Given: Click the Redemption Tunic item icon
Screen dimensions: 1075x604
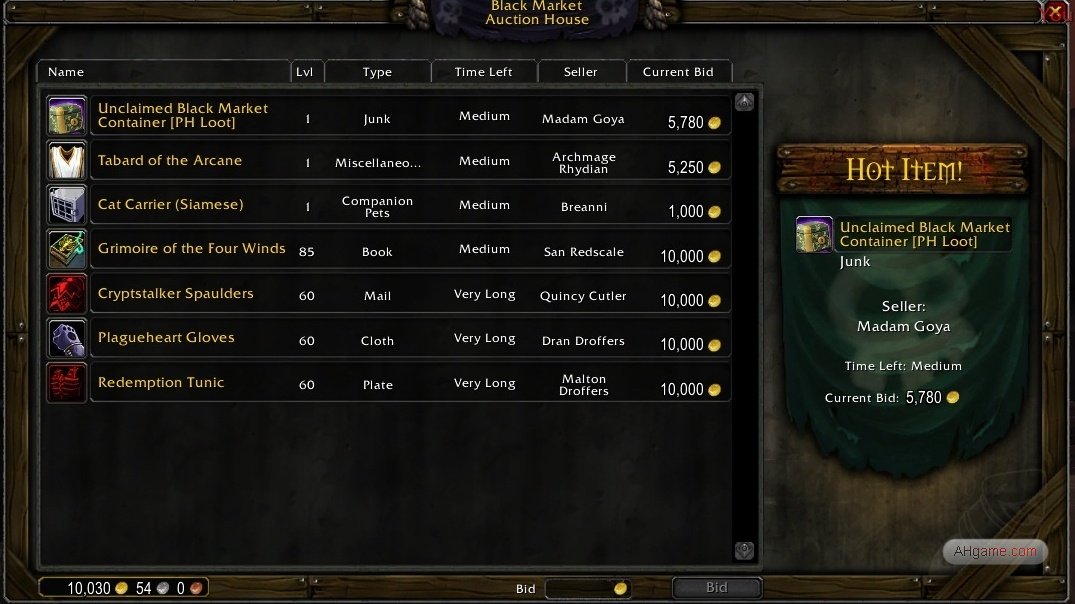Looking at the screenshot, I should tap(67, 383).
